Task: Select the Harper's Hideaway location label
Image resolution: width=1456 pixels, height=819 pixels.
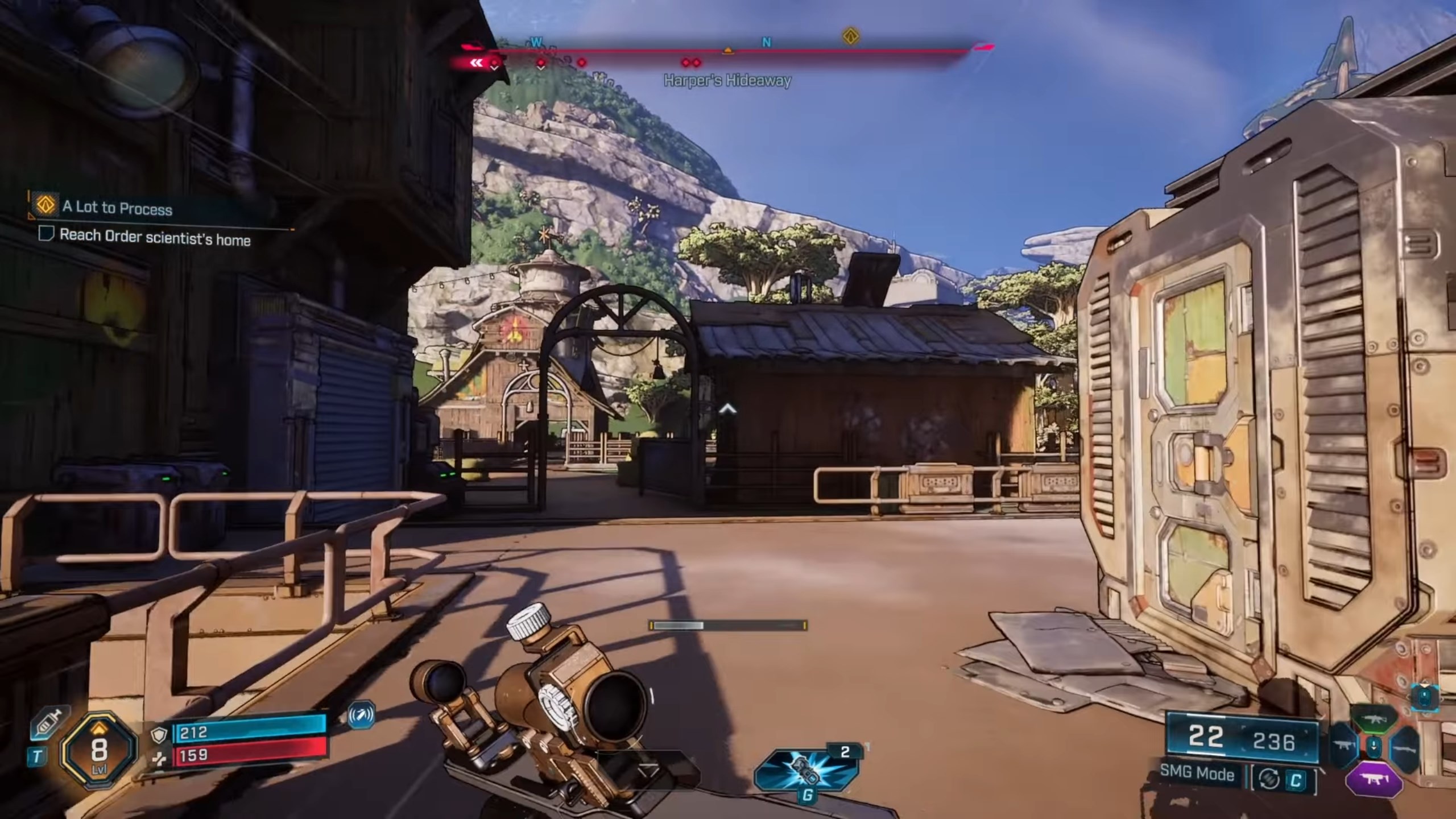Action: (727, 81)
